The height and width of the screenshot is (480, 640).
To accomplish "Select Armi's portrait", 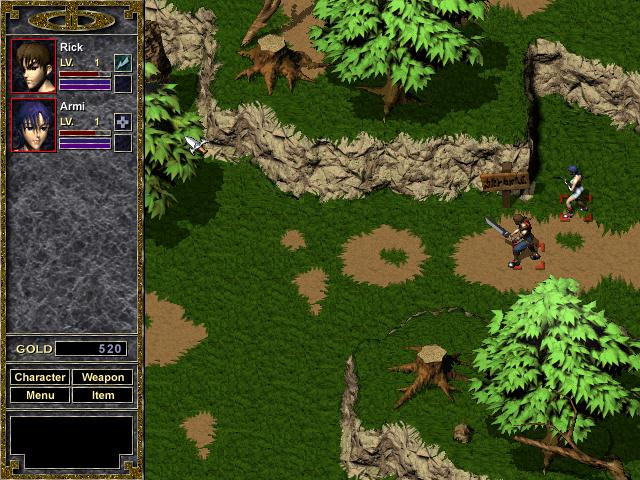I will point(33,125).
